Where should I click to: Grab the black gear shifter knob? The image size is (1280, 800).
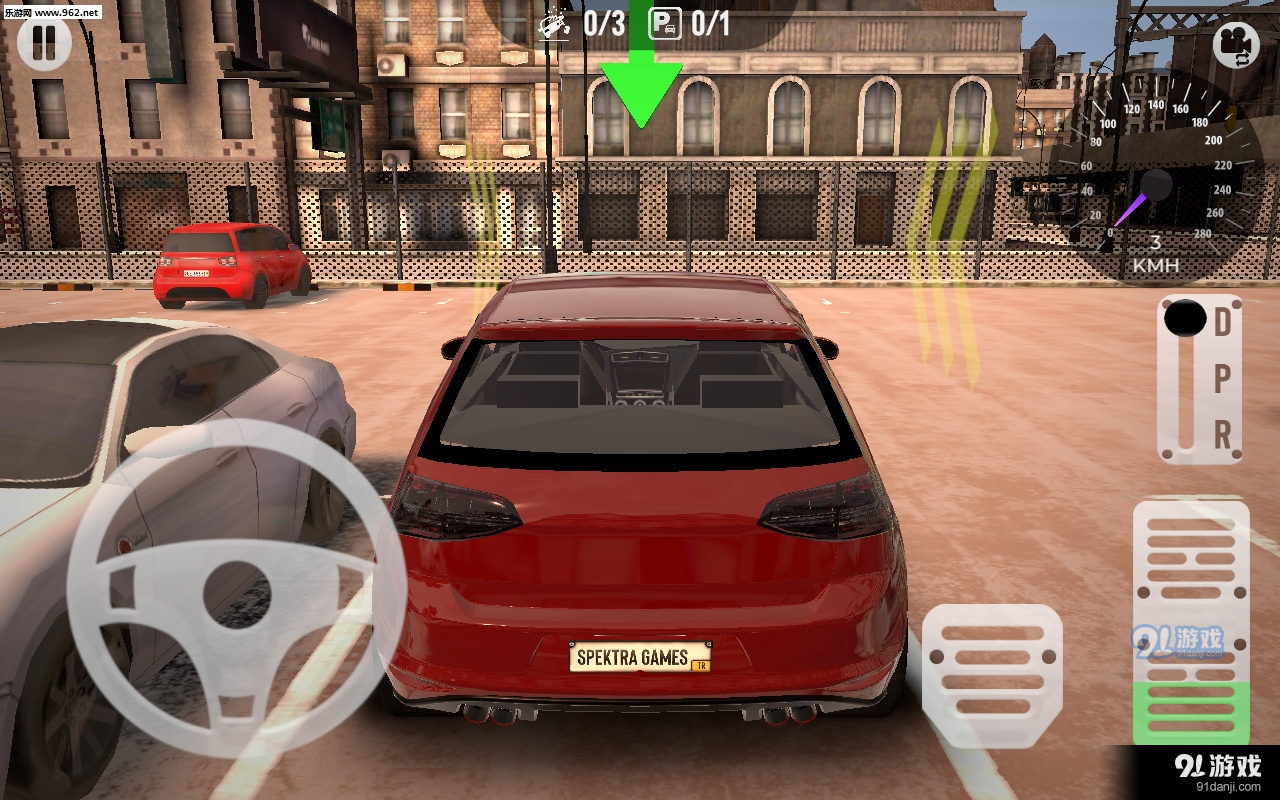pyautogui.click(x=1183, y=319)
